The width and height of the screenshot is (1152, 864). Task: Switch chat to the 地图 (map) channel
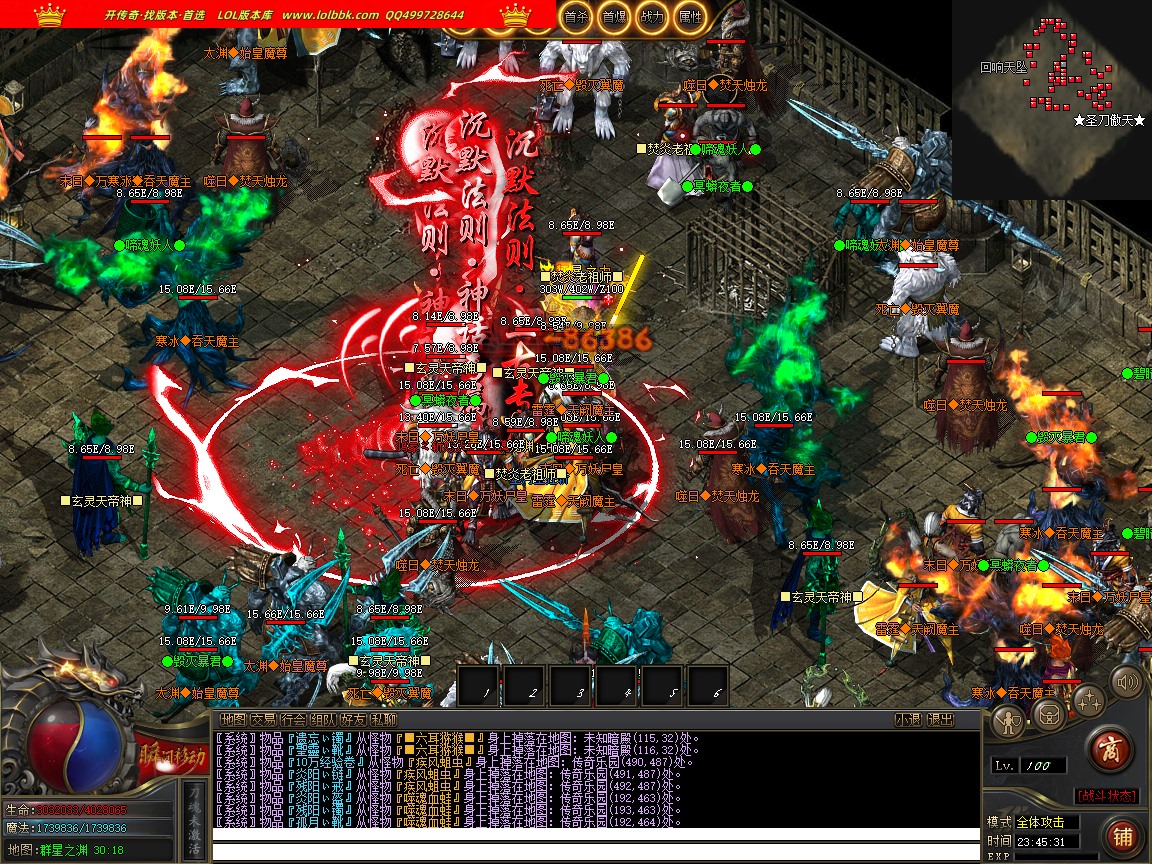click(x=232, y=719)
